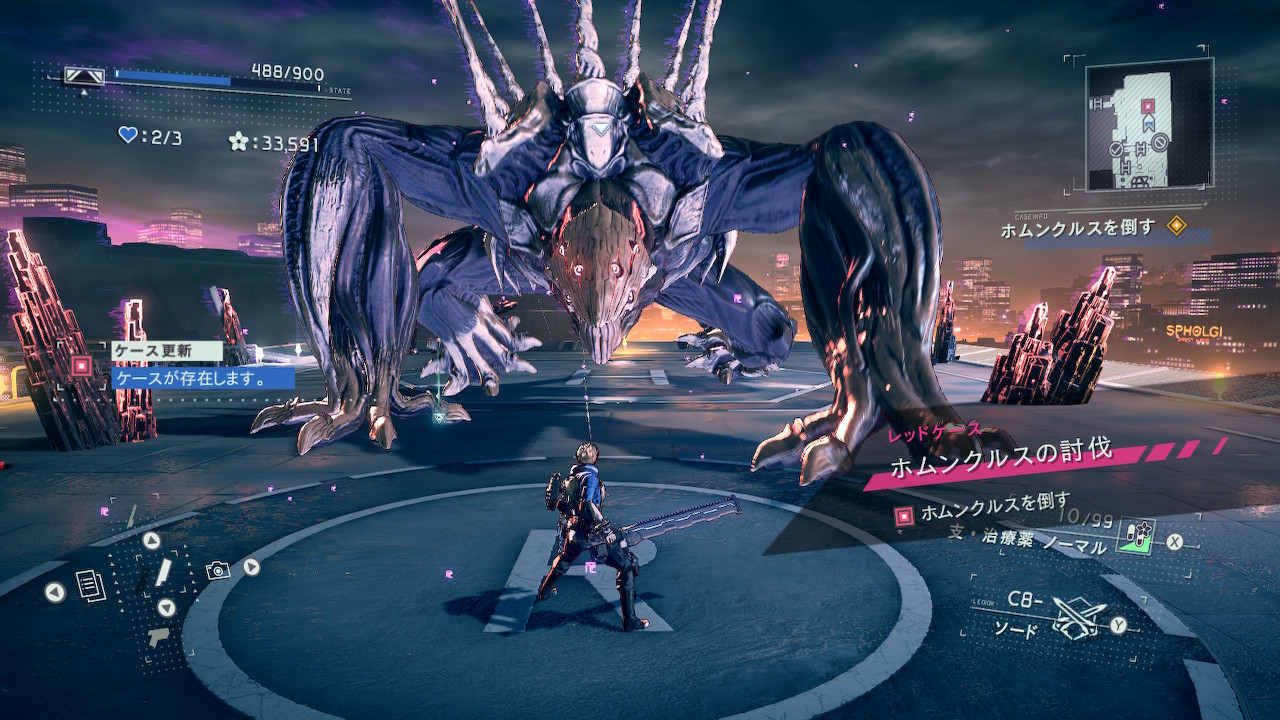Open the ケース更新 case update notification
The width and height of the screenshot is (1280, 720).
[x=167, y=351]
